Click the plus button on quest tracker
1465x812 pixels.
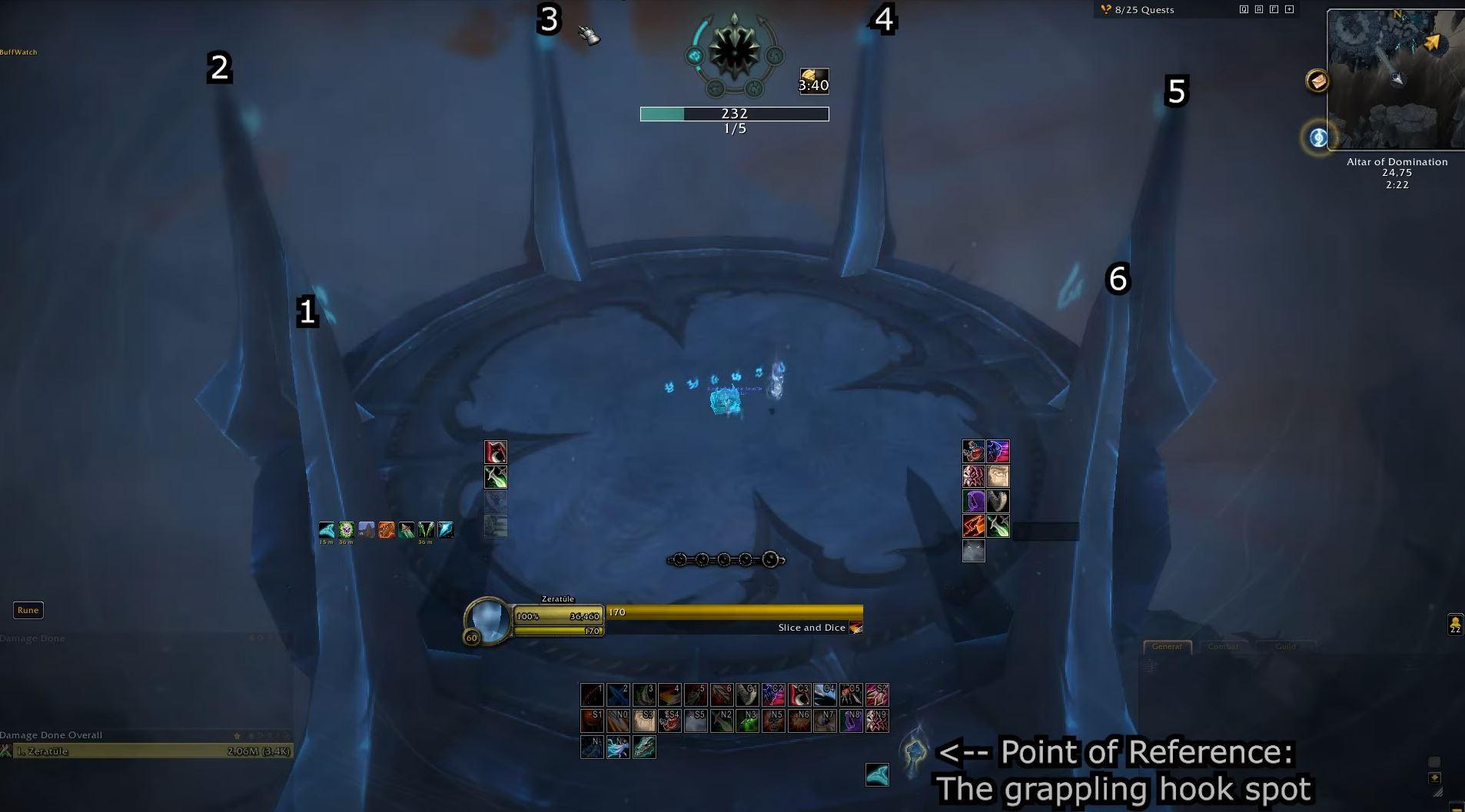pyautogui.click(x=1289, y=9)
